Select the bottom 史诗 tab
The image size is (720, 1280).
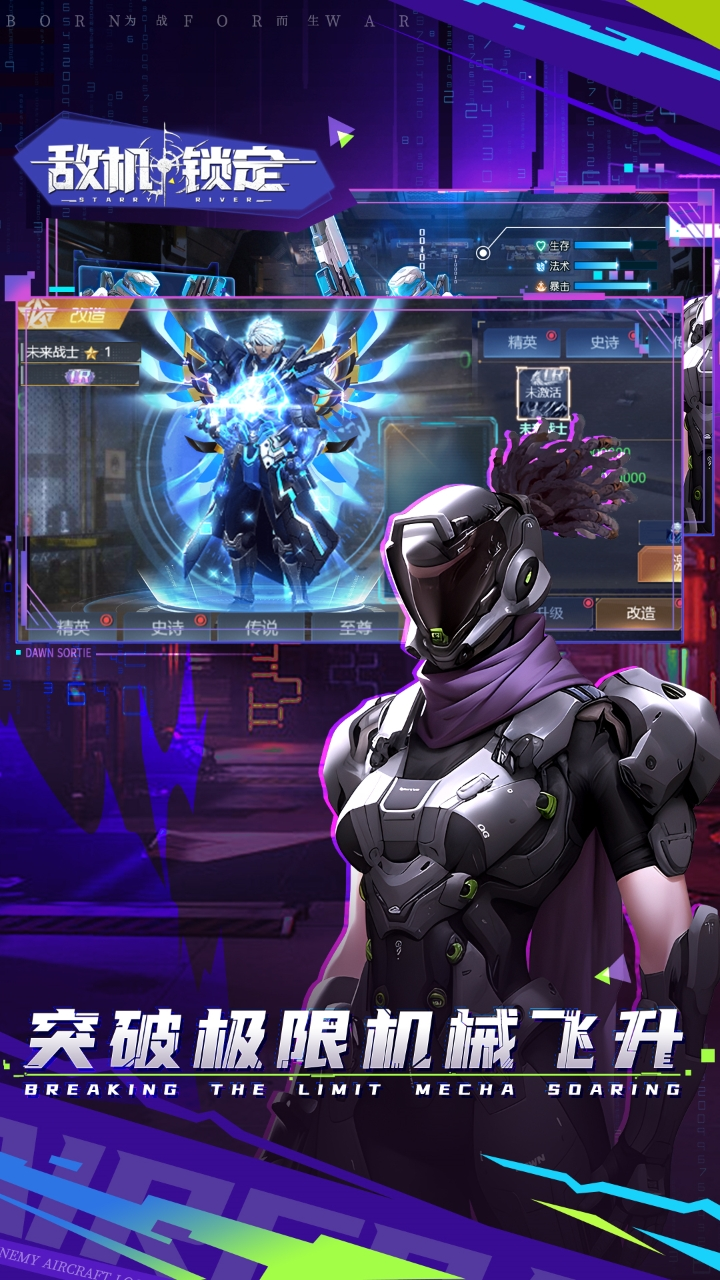166,627
